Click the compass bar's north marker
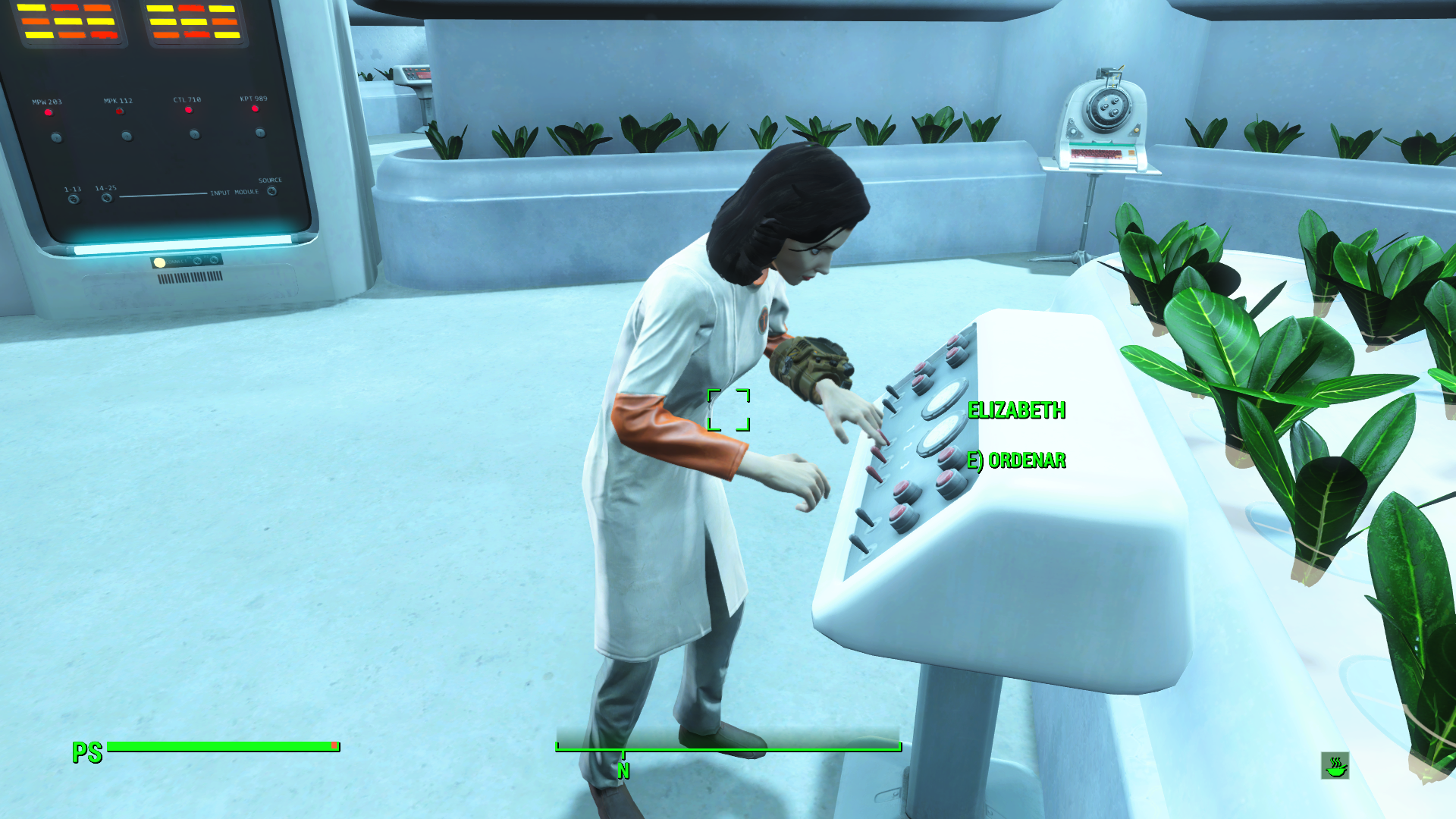Screen dimensions: 1456x819 tap(623, 769)
